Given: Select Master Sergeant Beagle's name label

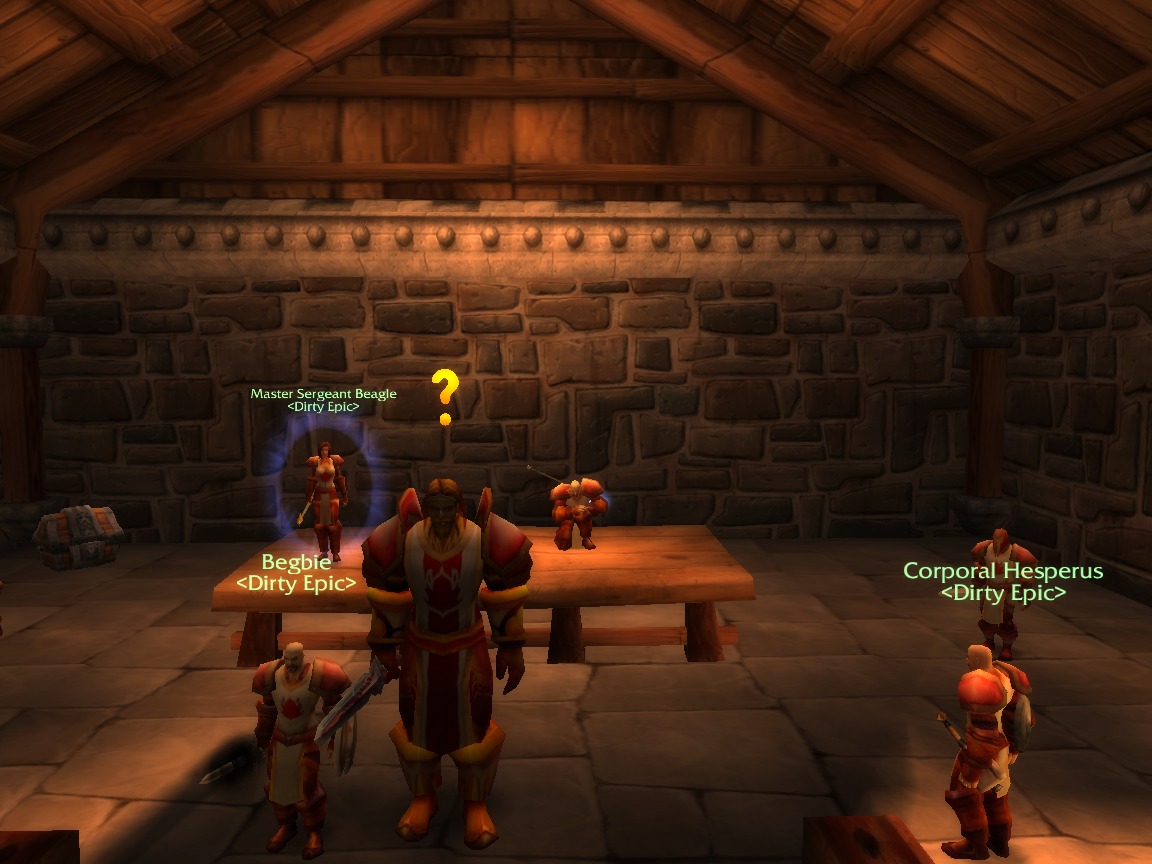Looking at the screenshot, I should point(323,394).
